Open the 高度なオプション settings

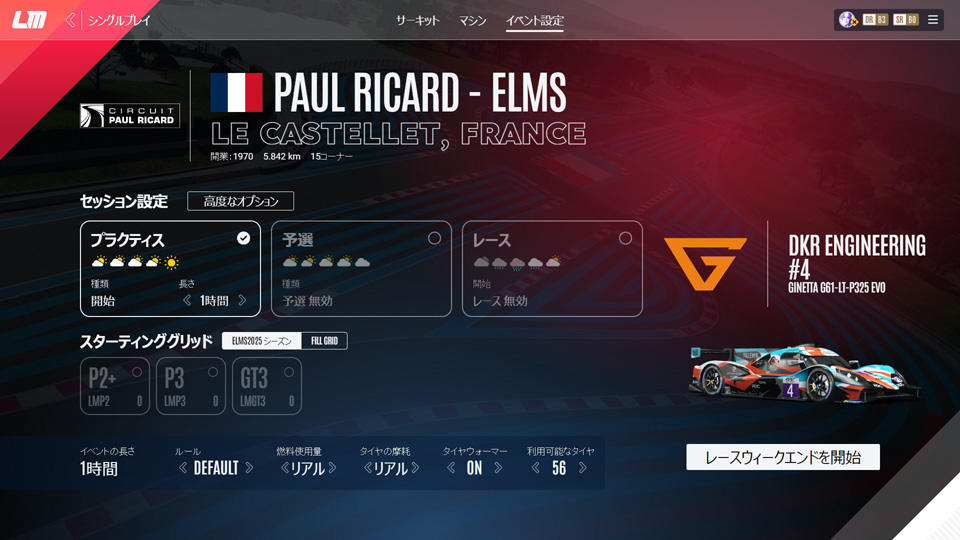click(x=240, y=201)
